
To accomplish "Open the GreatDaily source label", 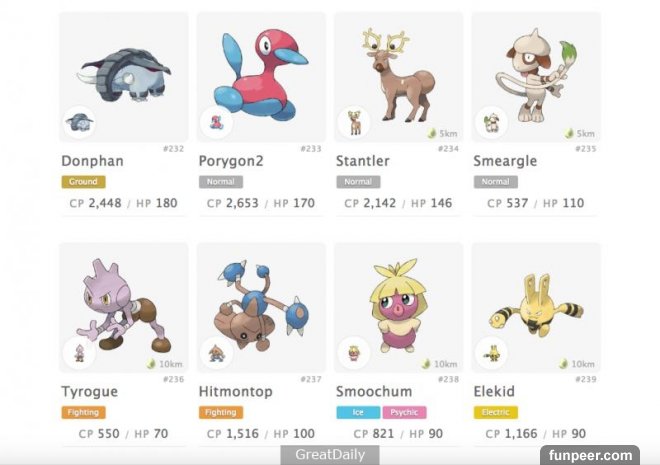I will pos(330,455).
